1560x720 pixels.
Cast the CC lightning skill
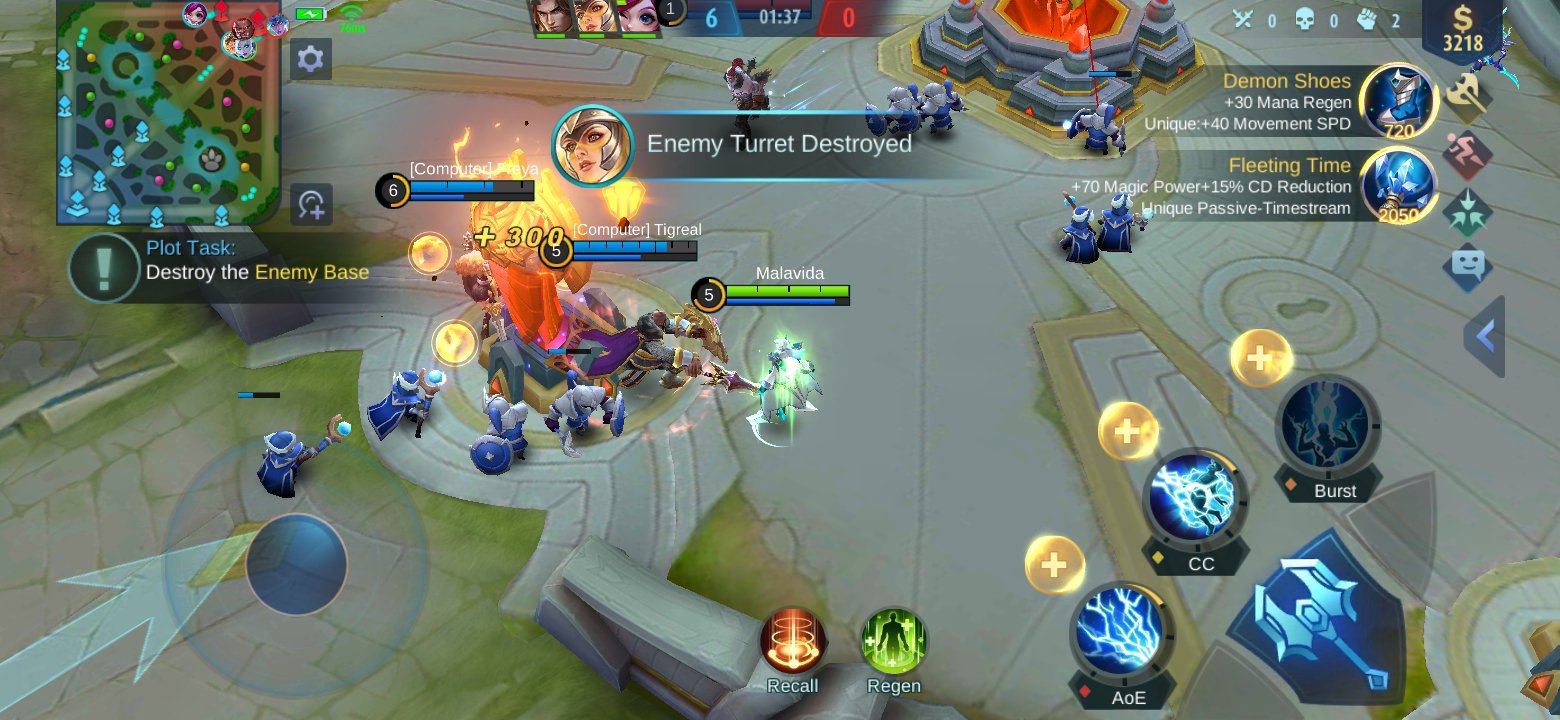pos(1195,499)
